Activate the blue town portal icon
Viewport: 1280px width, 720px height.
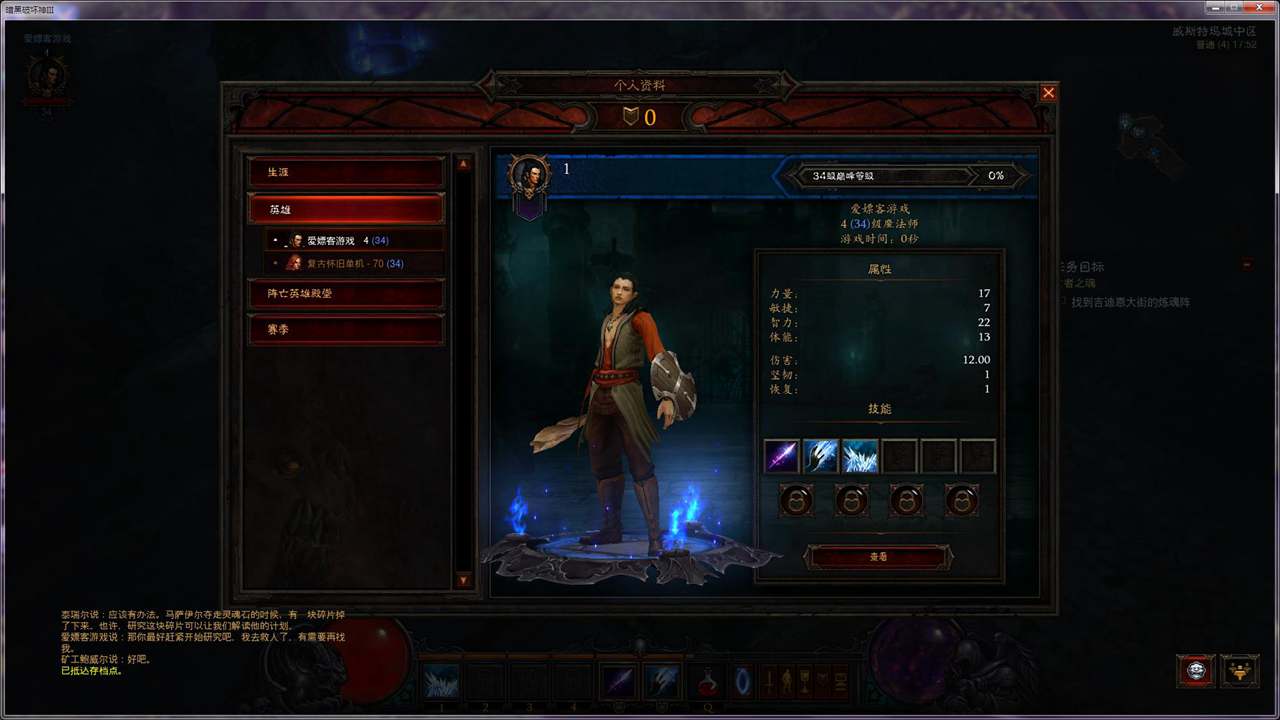pos(742,681)
